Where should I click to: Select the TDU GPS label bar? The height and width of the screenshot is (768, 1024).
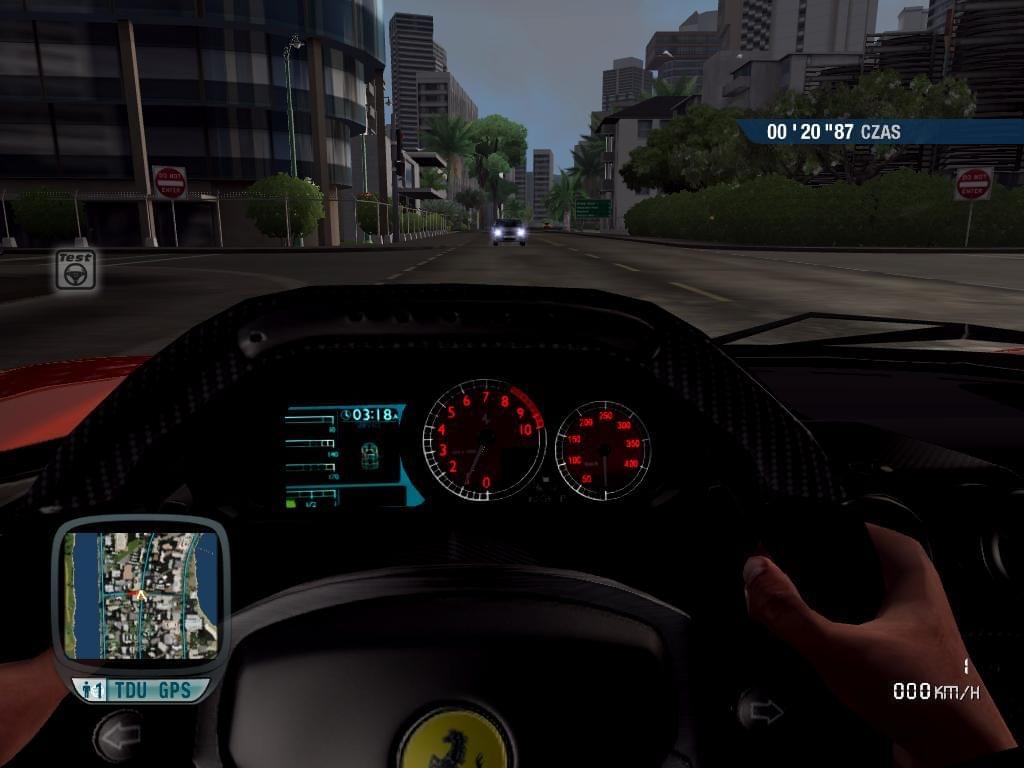(x=141, y=690)
